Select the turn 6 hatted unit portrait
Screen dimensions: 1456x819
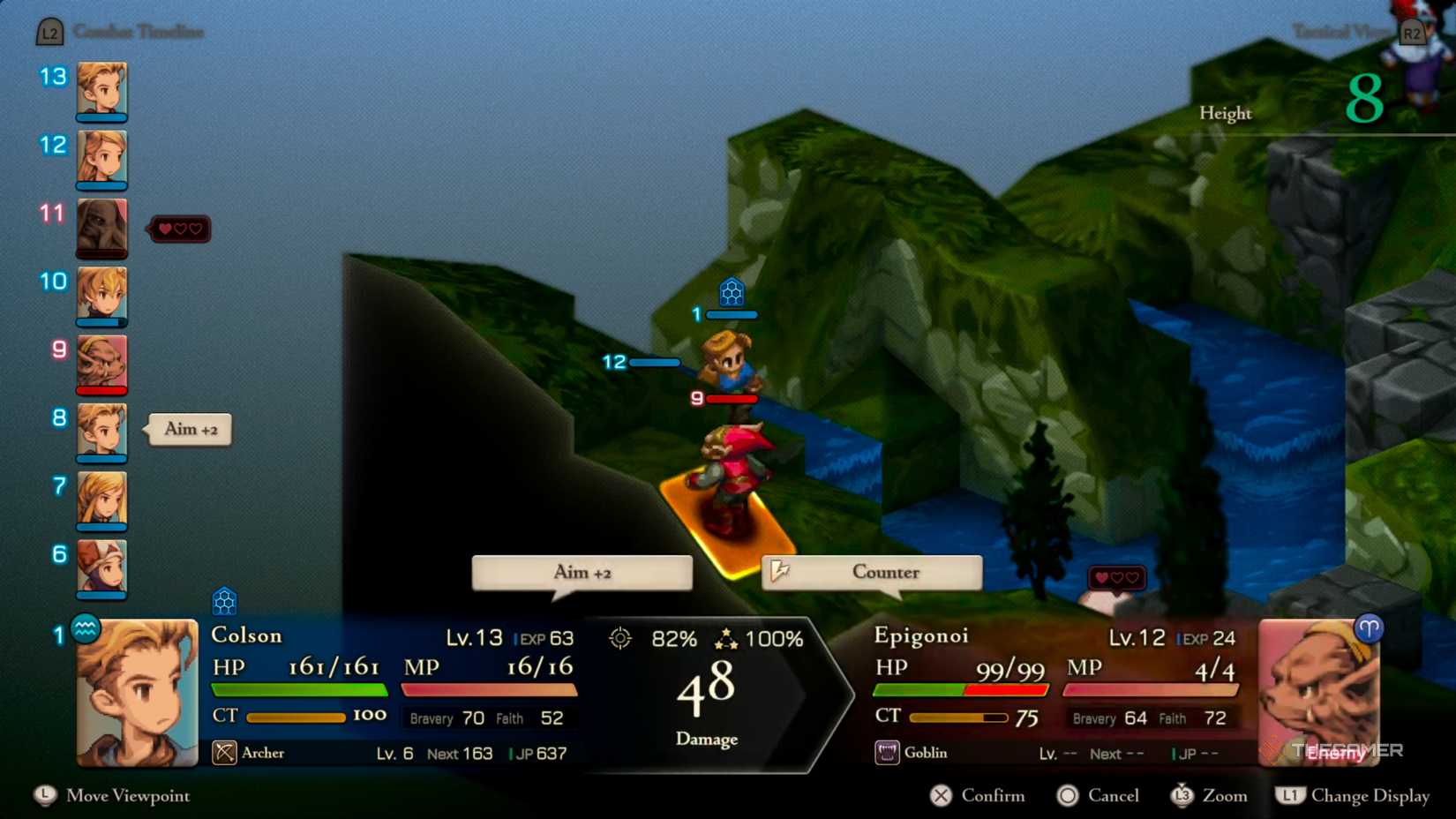101,568
